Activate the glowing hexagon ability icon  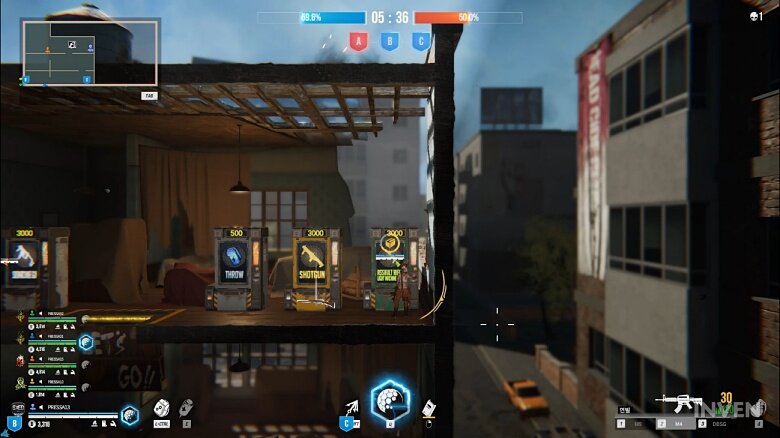(x=389, y=401)
